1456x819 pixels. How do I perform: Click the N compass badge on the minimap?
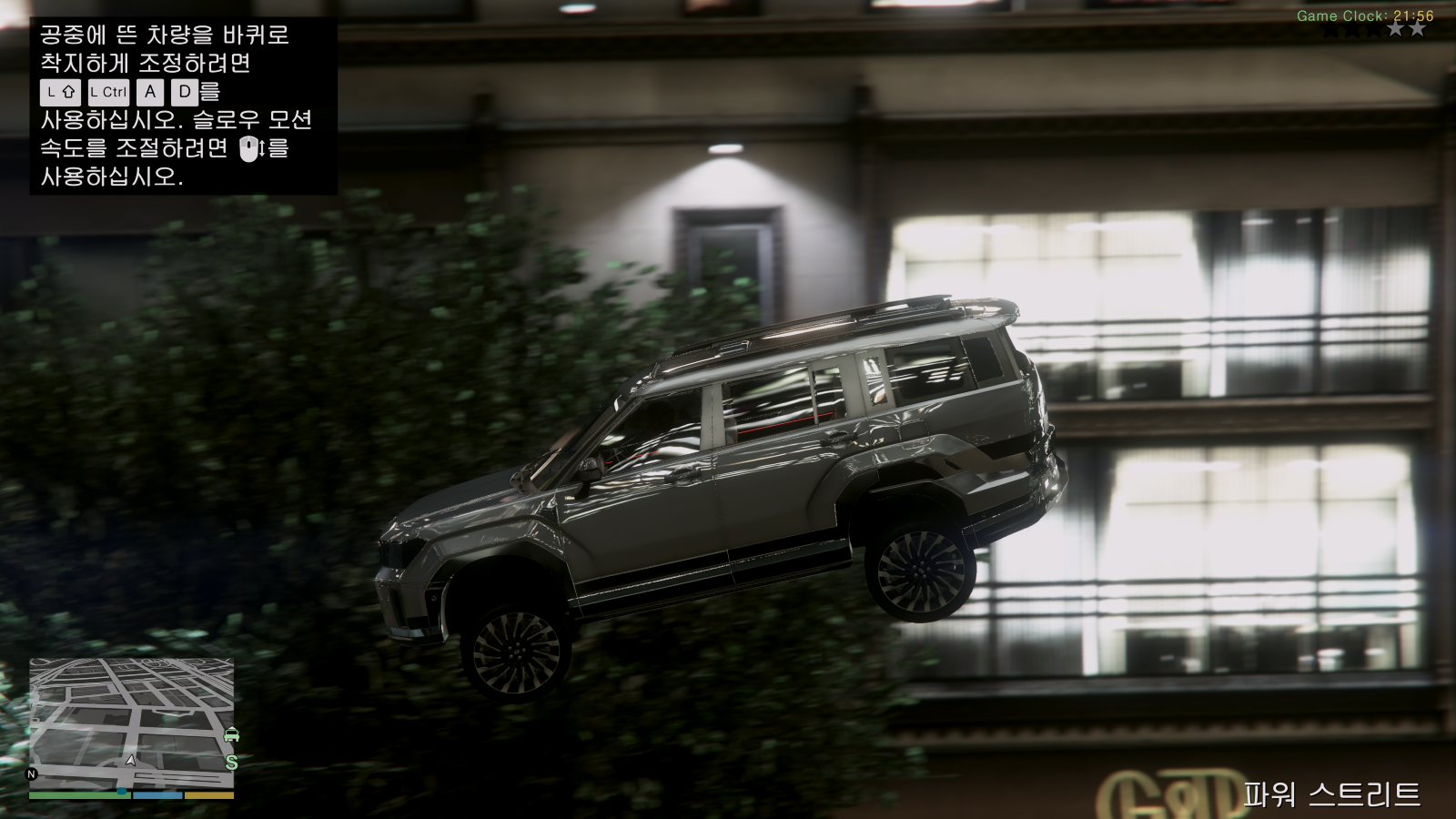click(x=30, y=773)
